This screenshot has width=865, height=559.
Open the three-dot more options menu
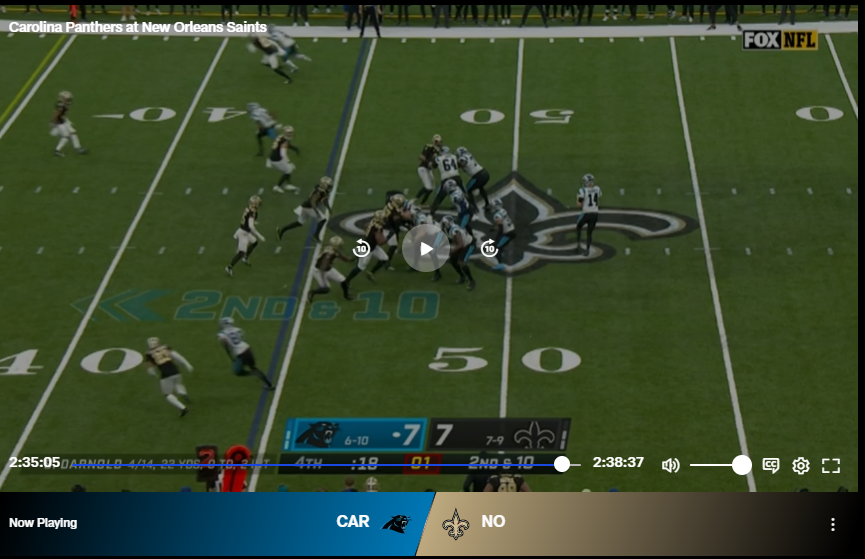coord(833,524)
